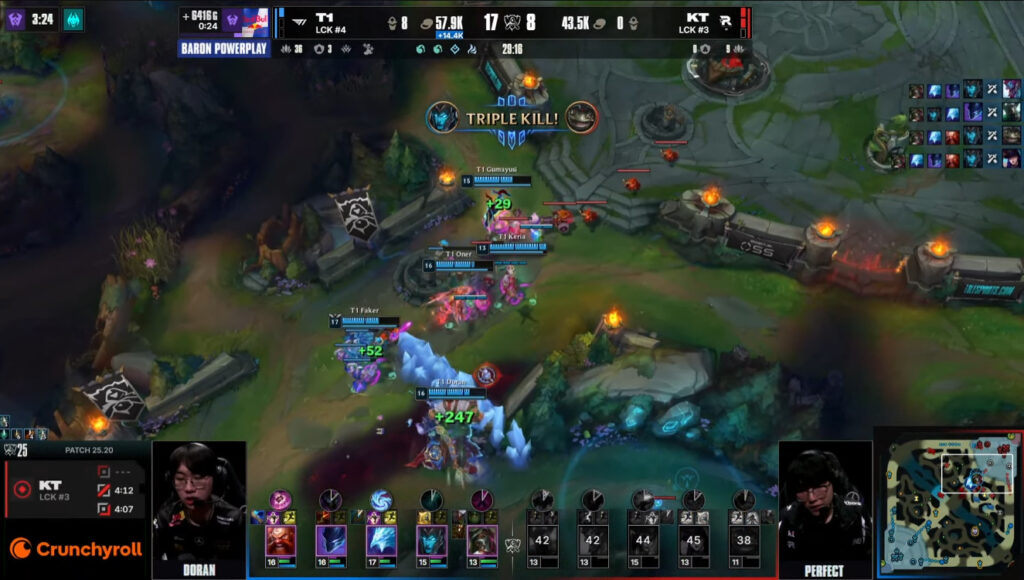Open the Crunchyroll sponsor logo

tap(75, 549)
